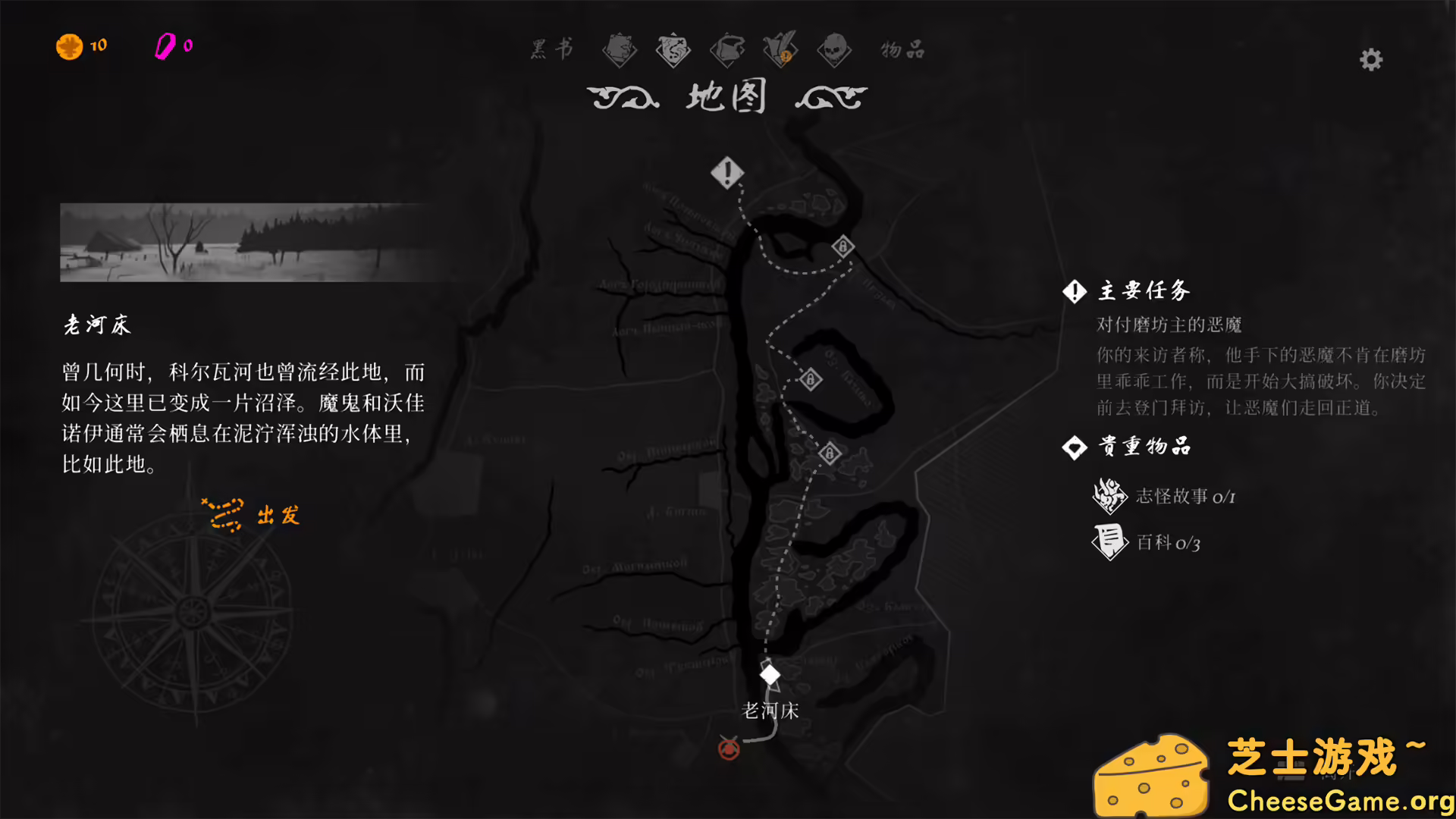Open the settings gear in the top right
This screenshot has width=1456, height=819.
point(1370,59)
